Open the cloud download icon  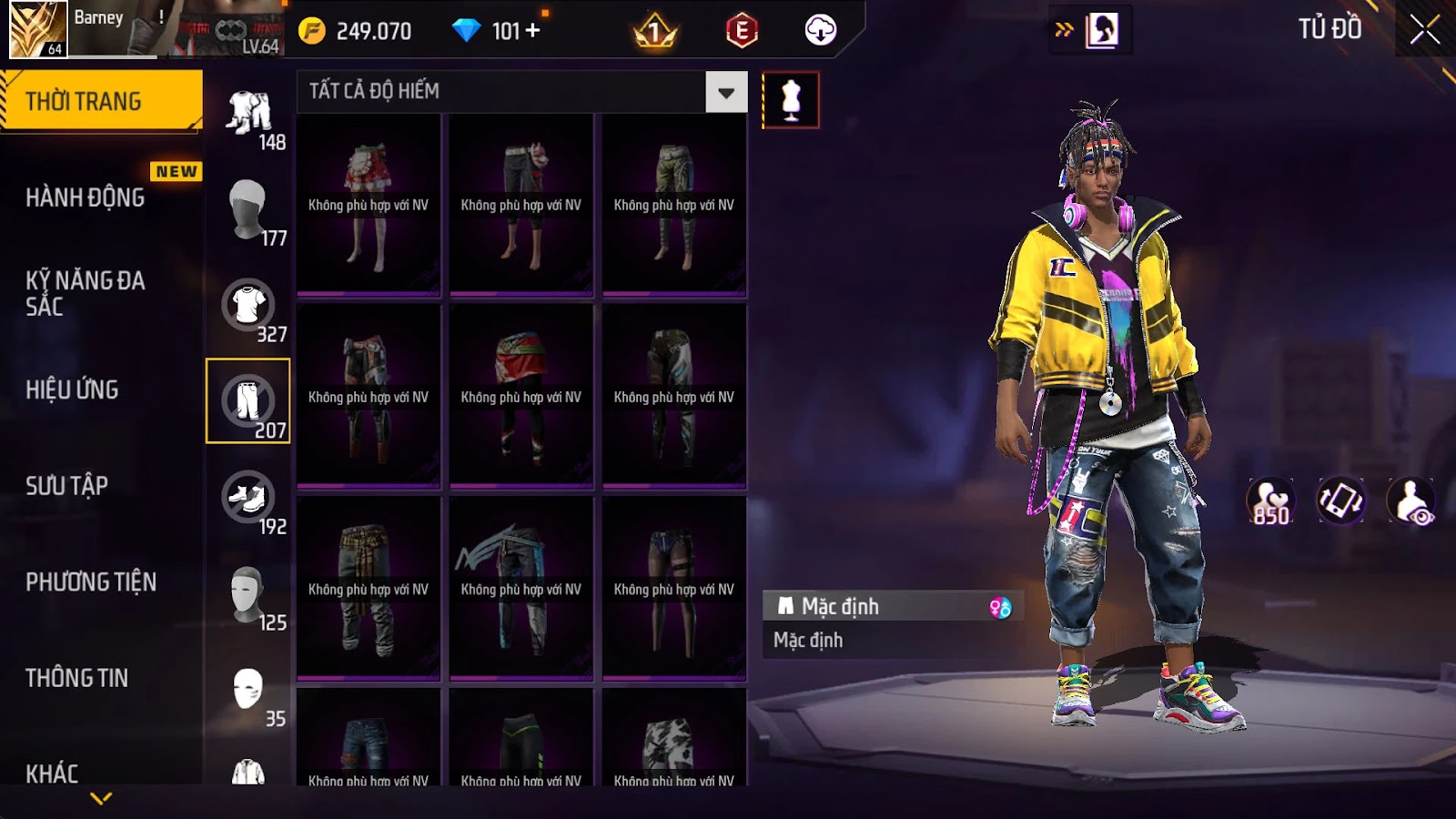(820, 31)
